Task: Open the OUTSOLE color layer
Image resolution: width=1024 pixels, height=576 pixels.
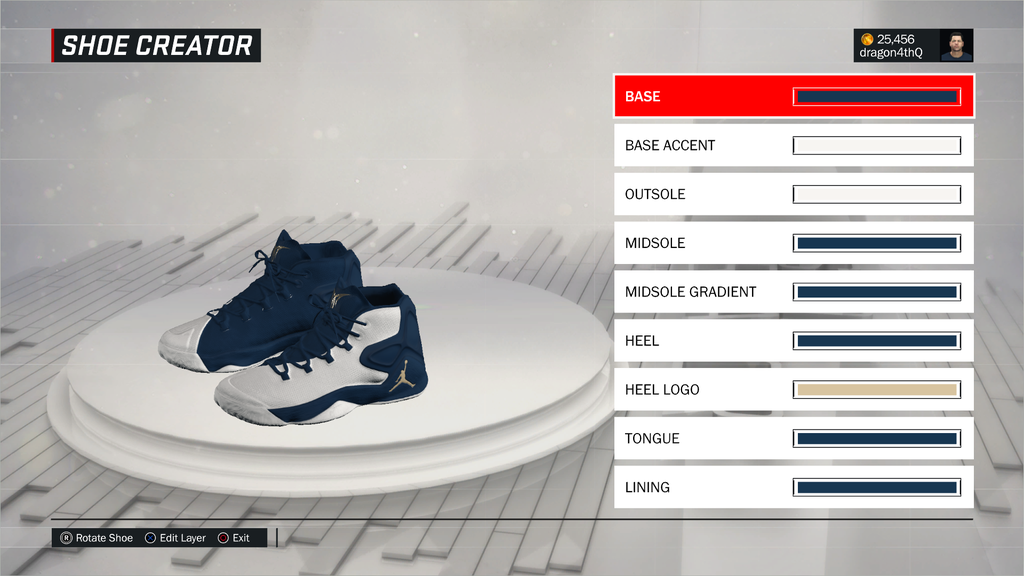Action: coord(793,194)
